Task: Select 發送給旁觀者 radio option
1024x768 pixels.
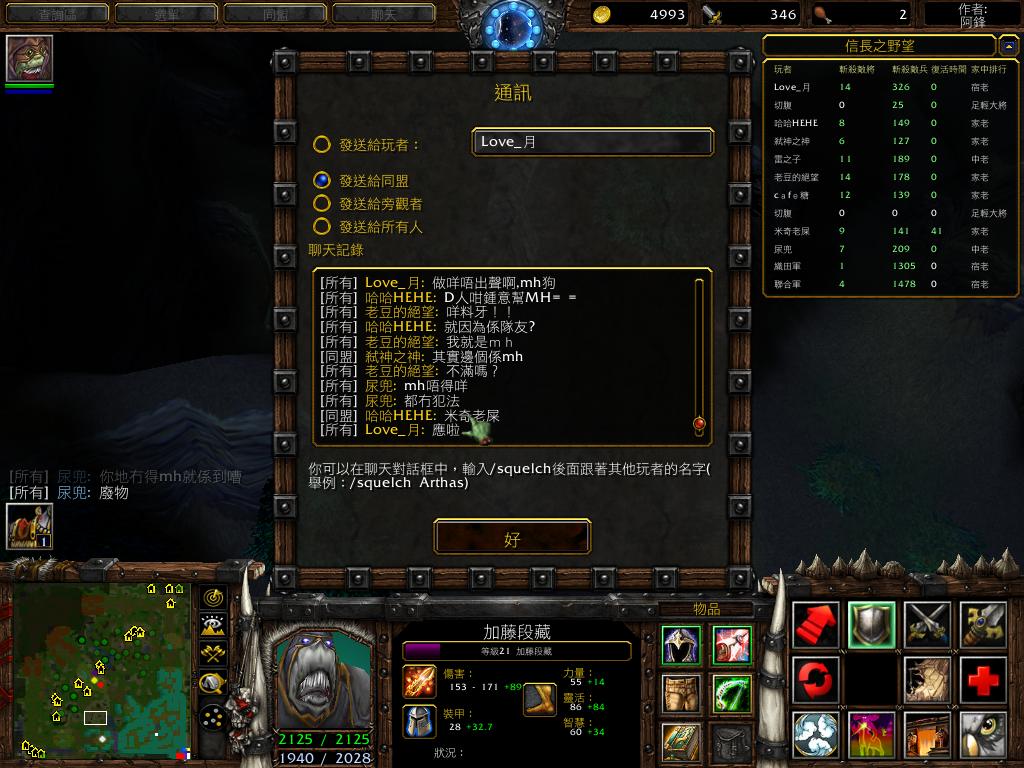Action: click(x=321, y=204)
